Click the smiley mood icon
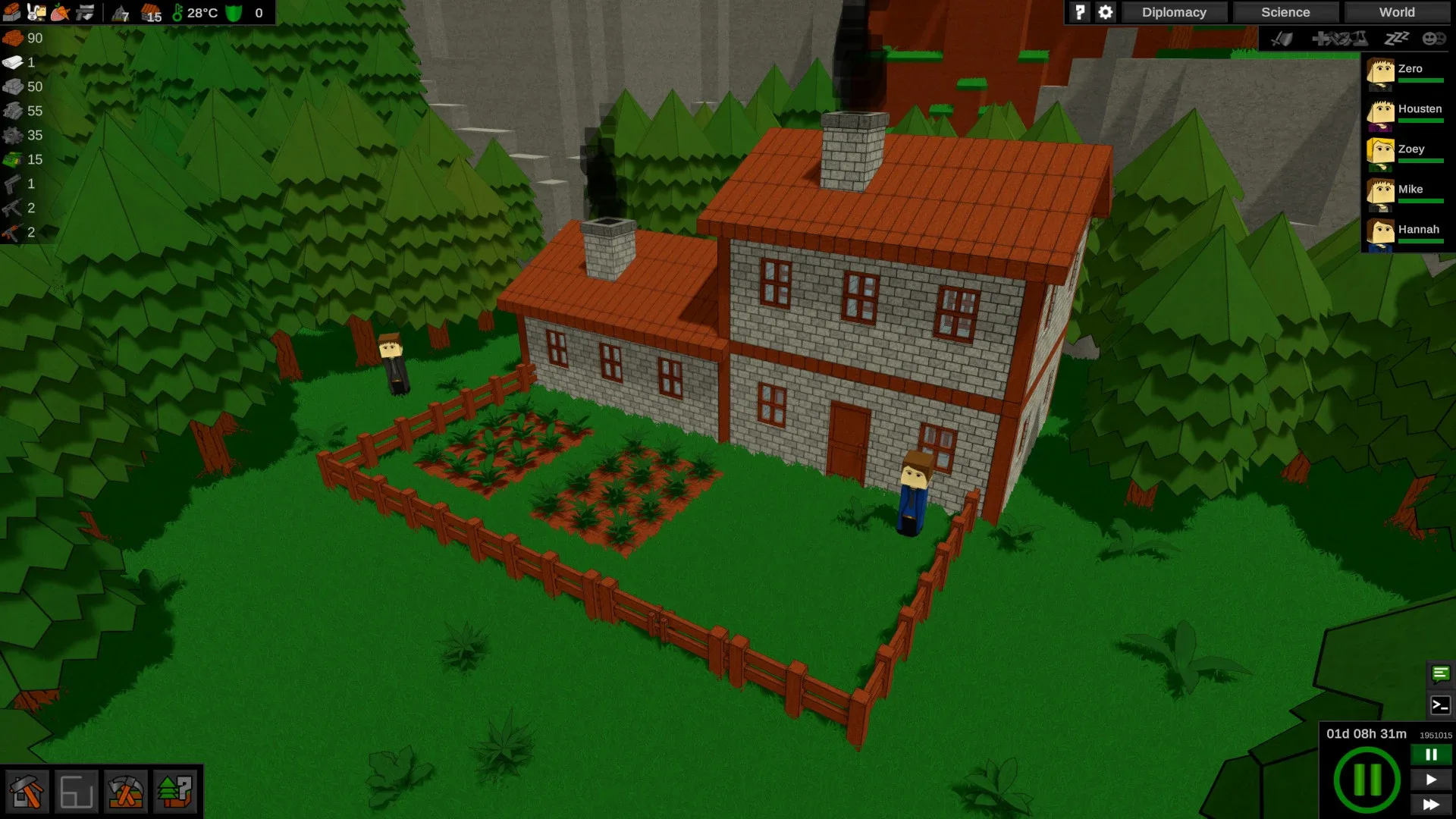 tap(1432, 39)
